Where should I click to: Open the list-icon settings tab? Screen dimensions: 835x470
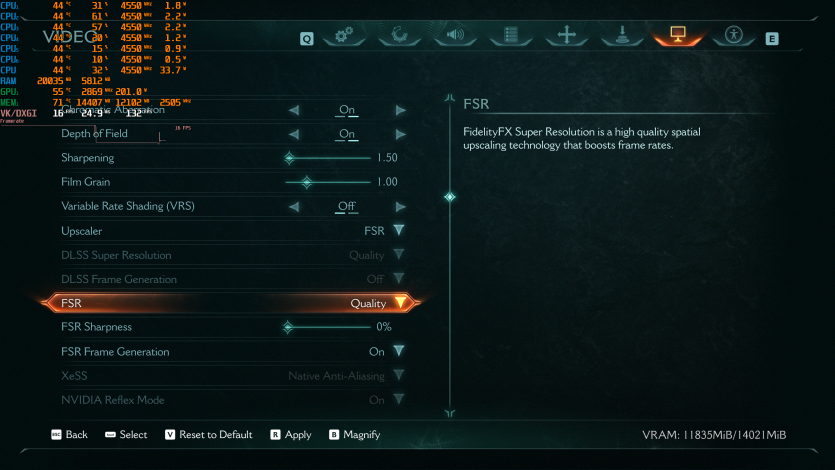point(511,36)
